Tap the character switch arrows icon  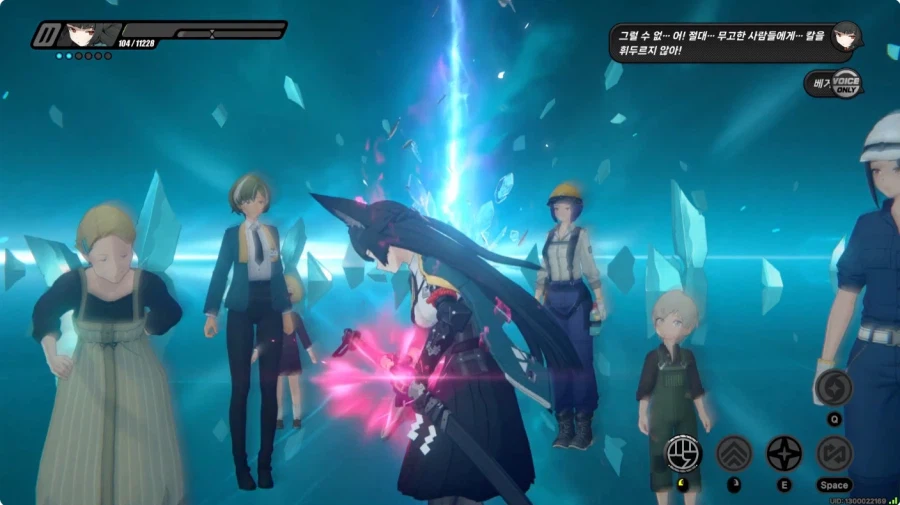pyautogui.click(x=834, y=453)
